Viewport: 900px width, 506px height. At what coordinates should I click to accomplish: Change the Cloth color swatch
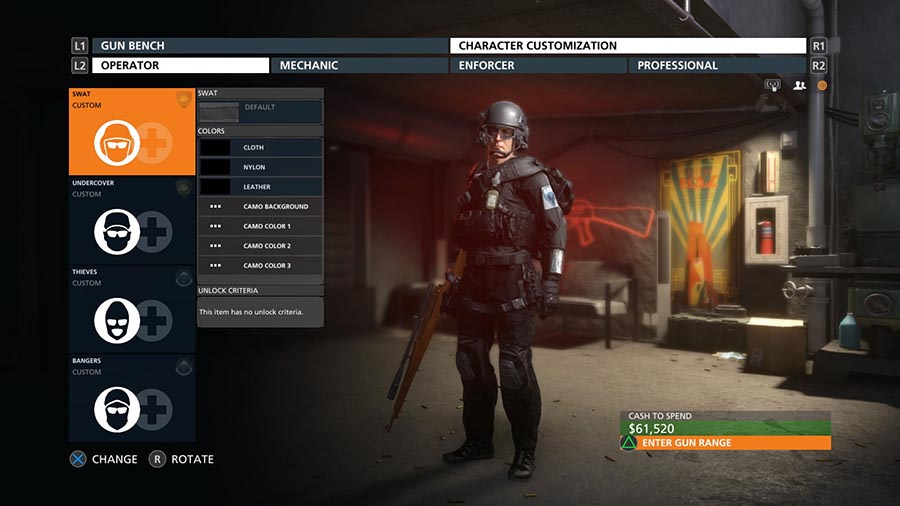[x=260, y=147]
